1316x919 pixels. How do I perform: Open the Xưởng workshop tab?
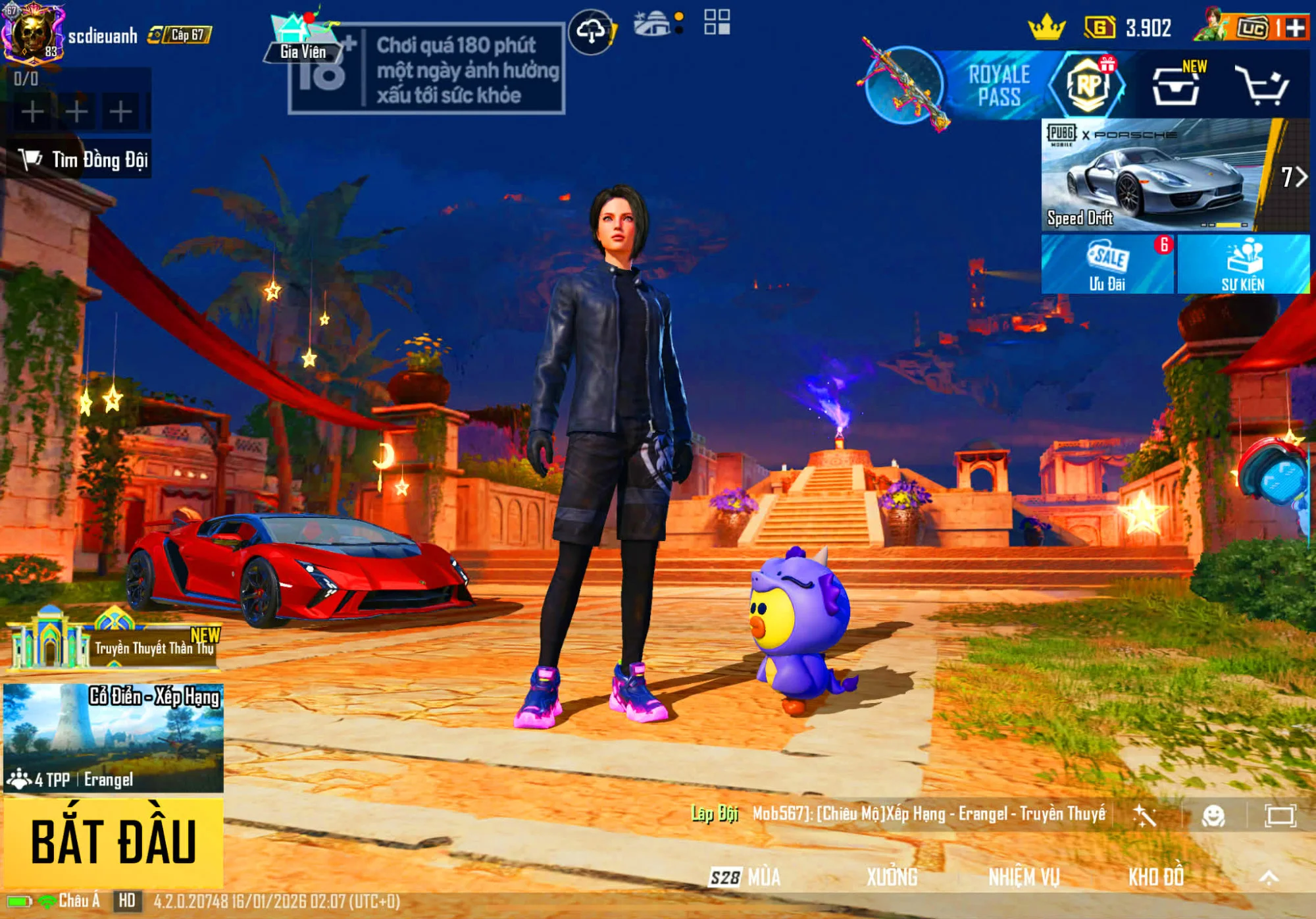click(892, 877)
